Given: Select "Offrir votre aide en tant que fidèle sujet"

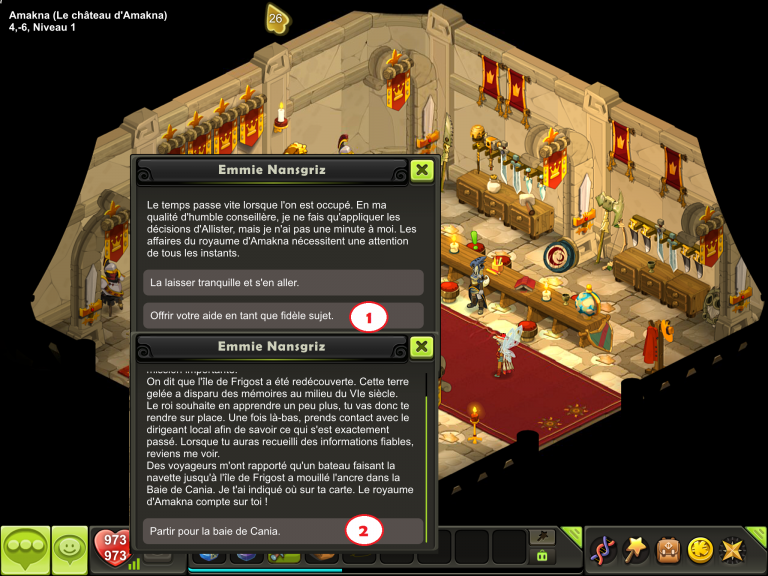Looking at the screenshot, I should pos(283,316).
